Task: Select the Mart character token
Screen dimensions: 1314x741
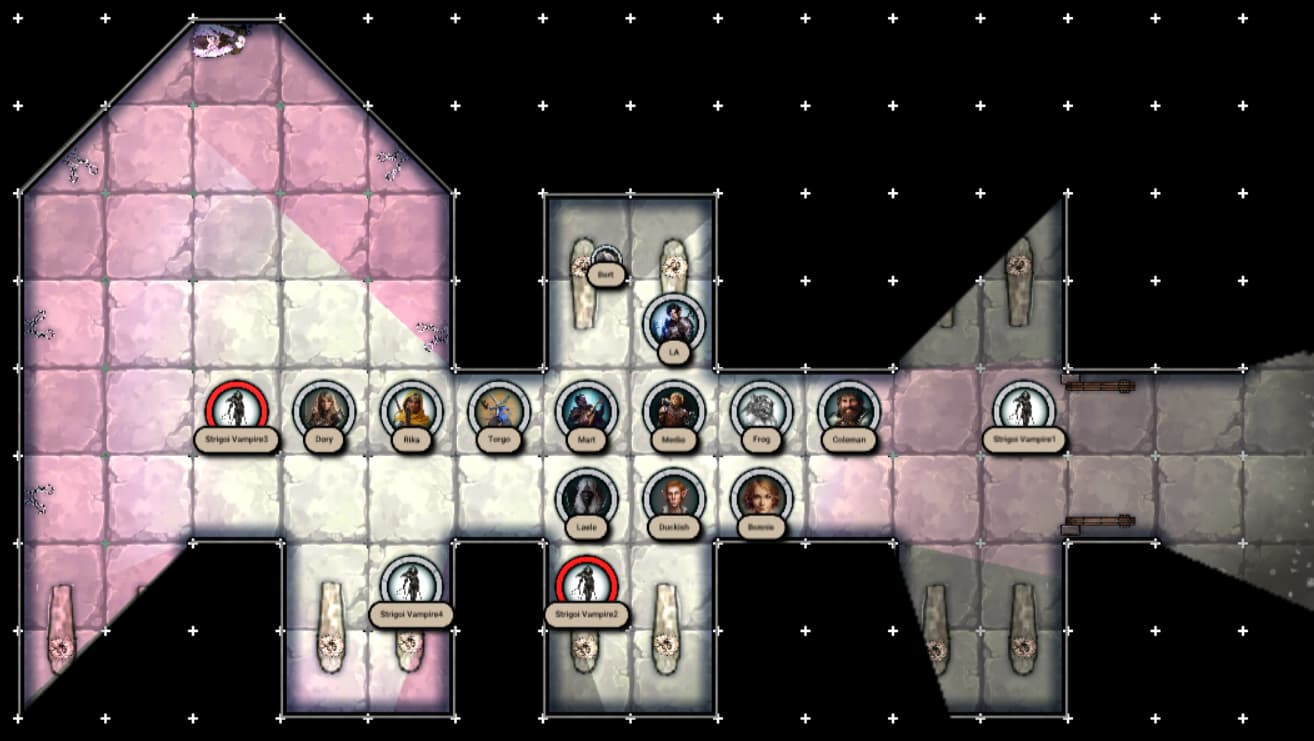Action: pyautogui.click(x=585, y=409)
